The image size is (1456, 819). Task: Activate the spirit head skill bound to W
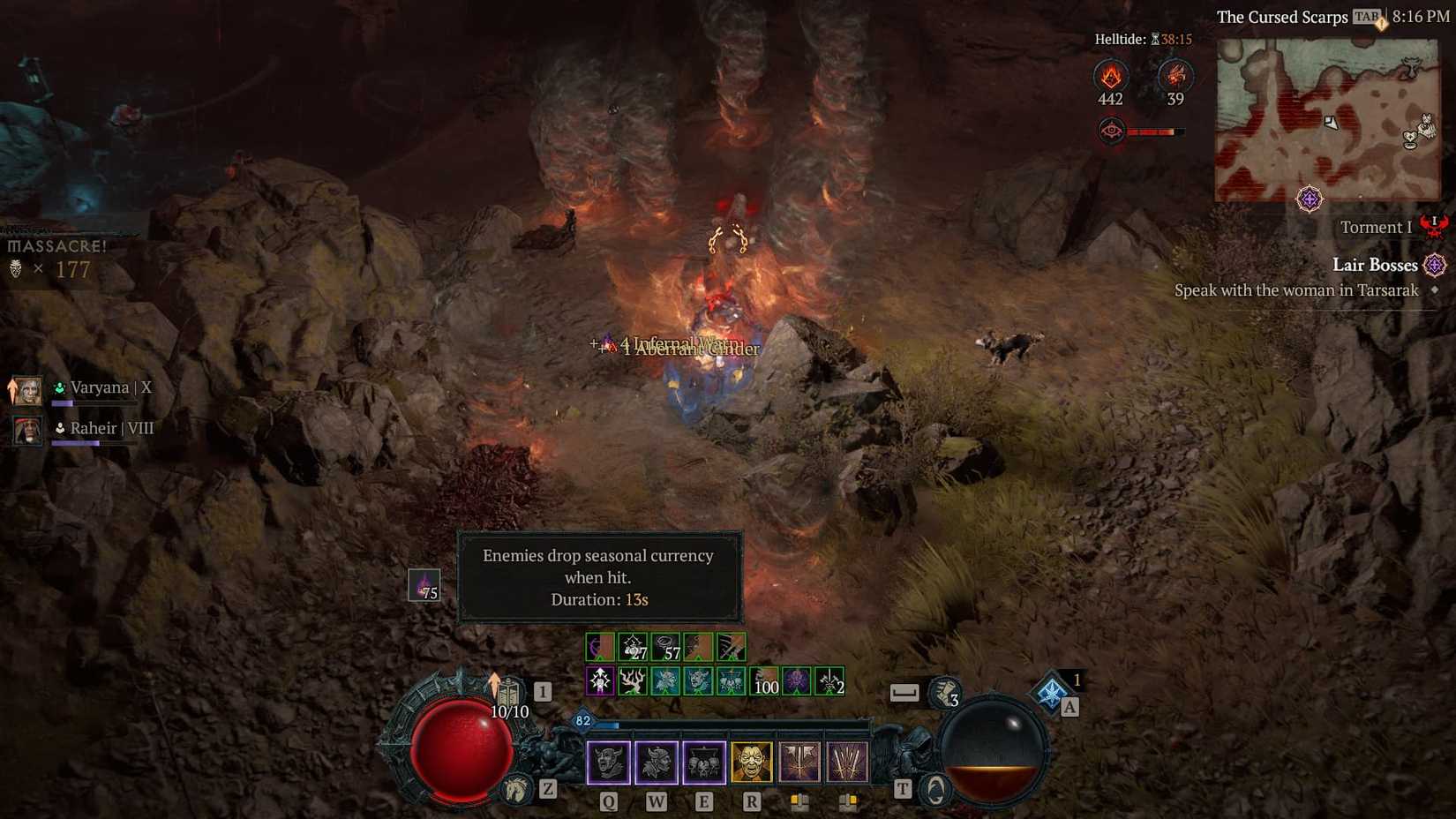655,762
